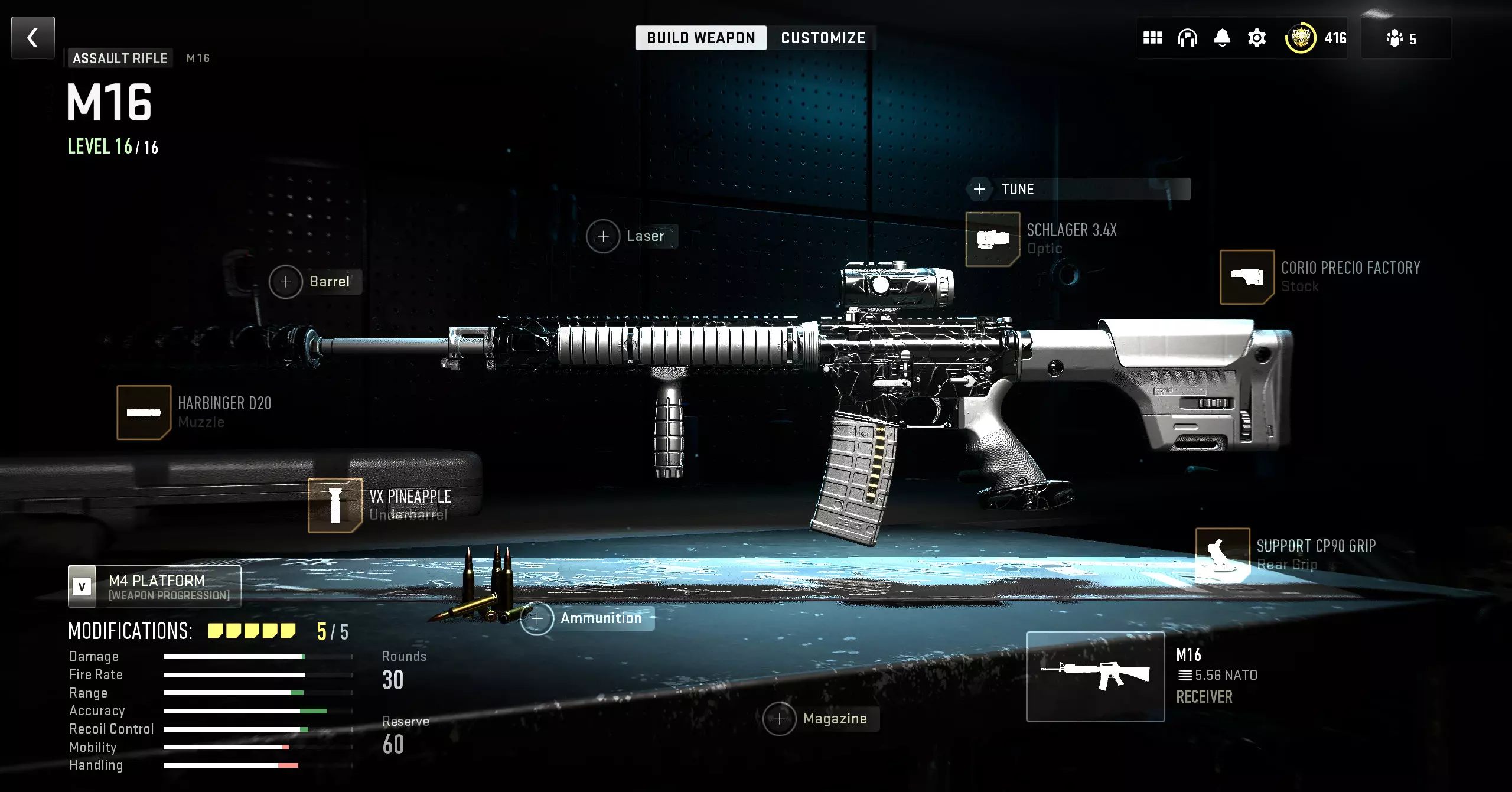Go back using the arrow button
The image size is (1512, 792).
coord(33,38)
